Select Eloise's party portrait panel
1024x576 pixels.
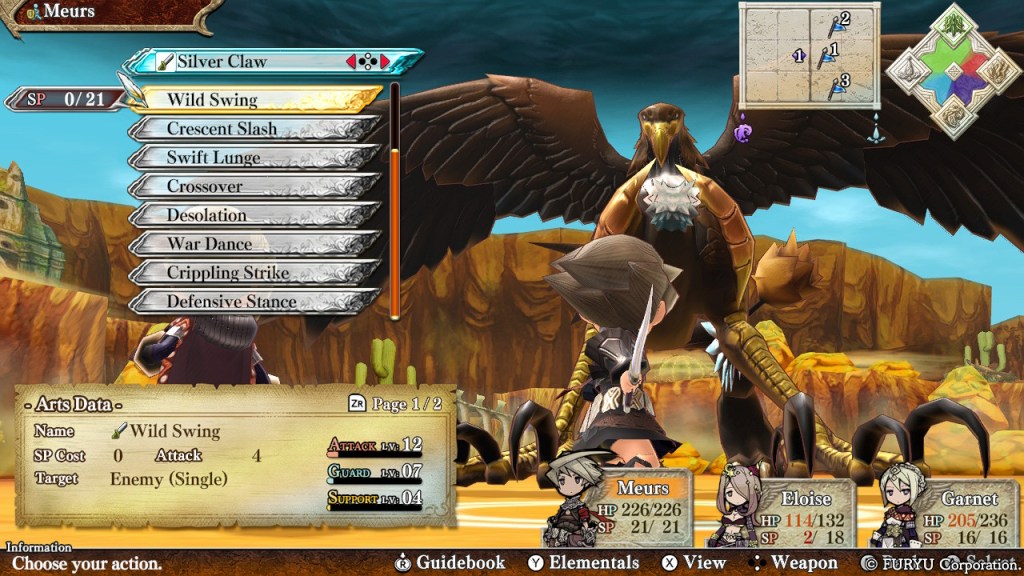tap(786, 512)
